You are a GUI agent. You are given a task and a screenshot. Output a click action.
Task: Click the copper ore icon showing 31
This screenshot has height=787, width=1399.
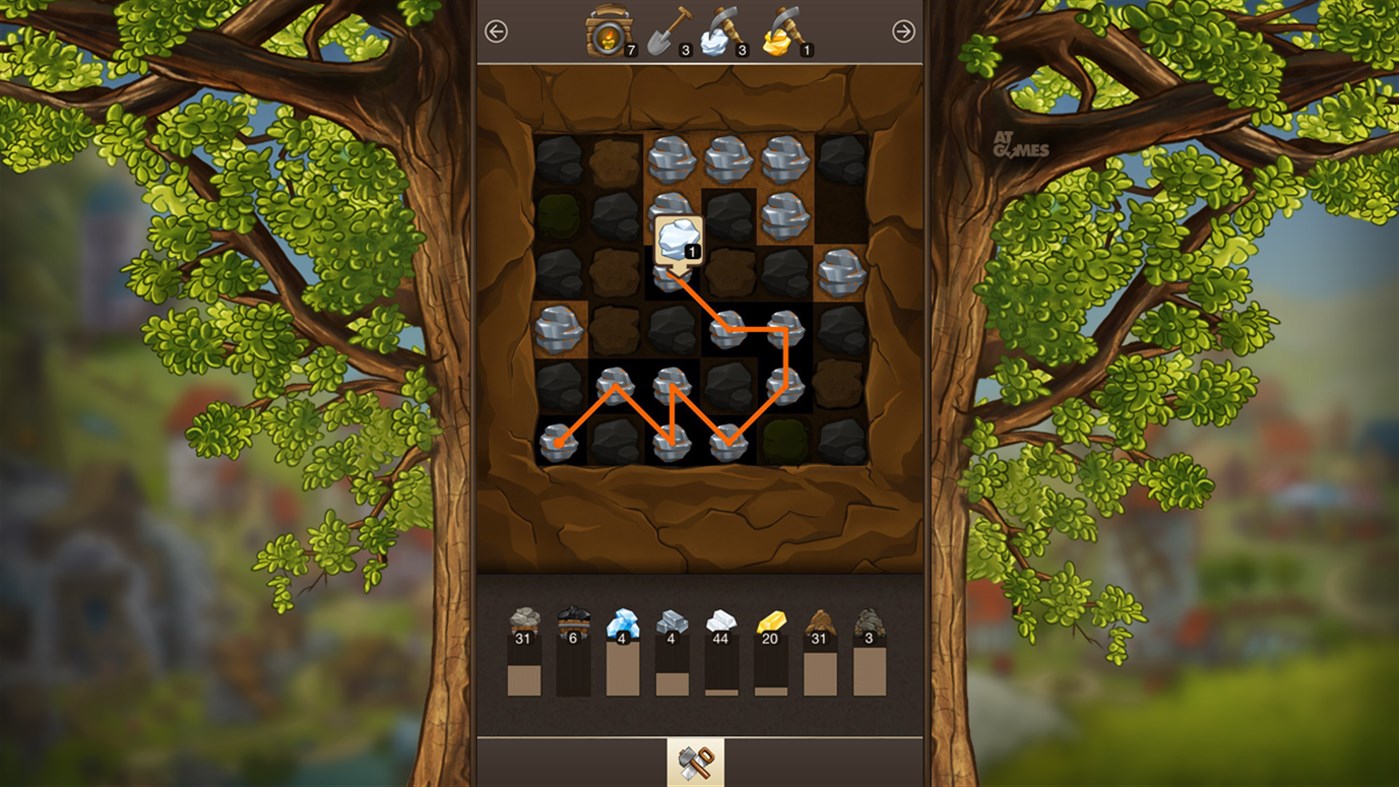click(818, 620)
